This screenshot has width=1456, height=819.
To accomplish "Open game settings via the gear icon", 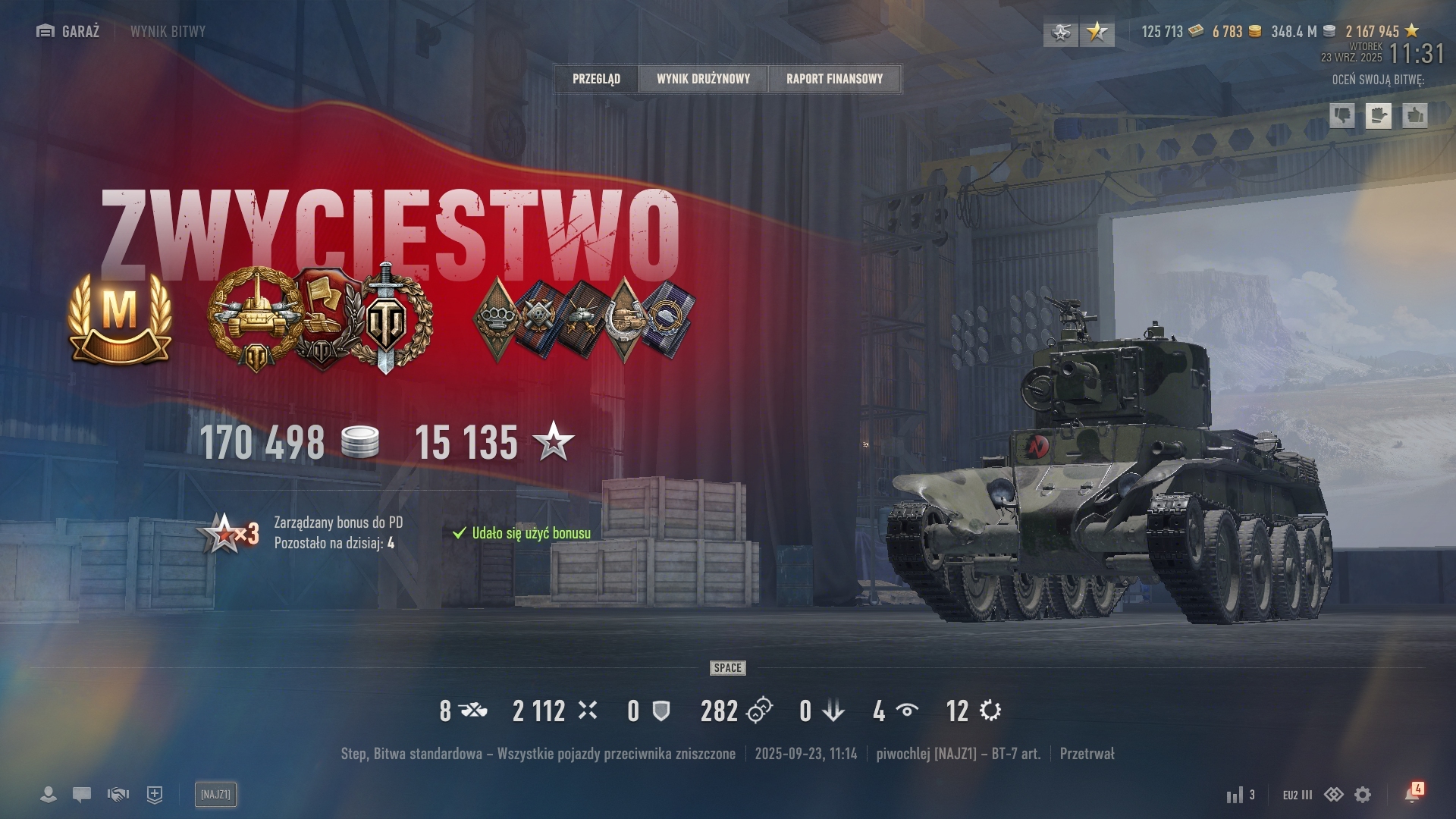I will tap(1363, 795).
